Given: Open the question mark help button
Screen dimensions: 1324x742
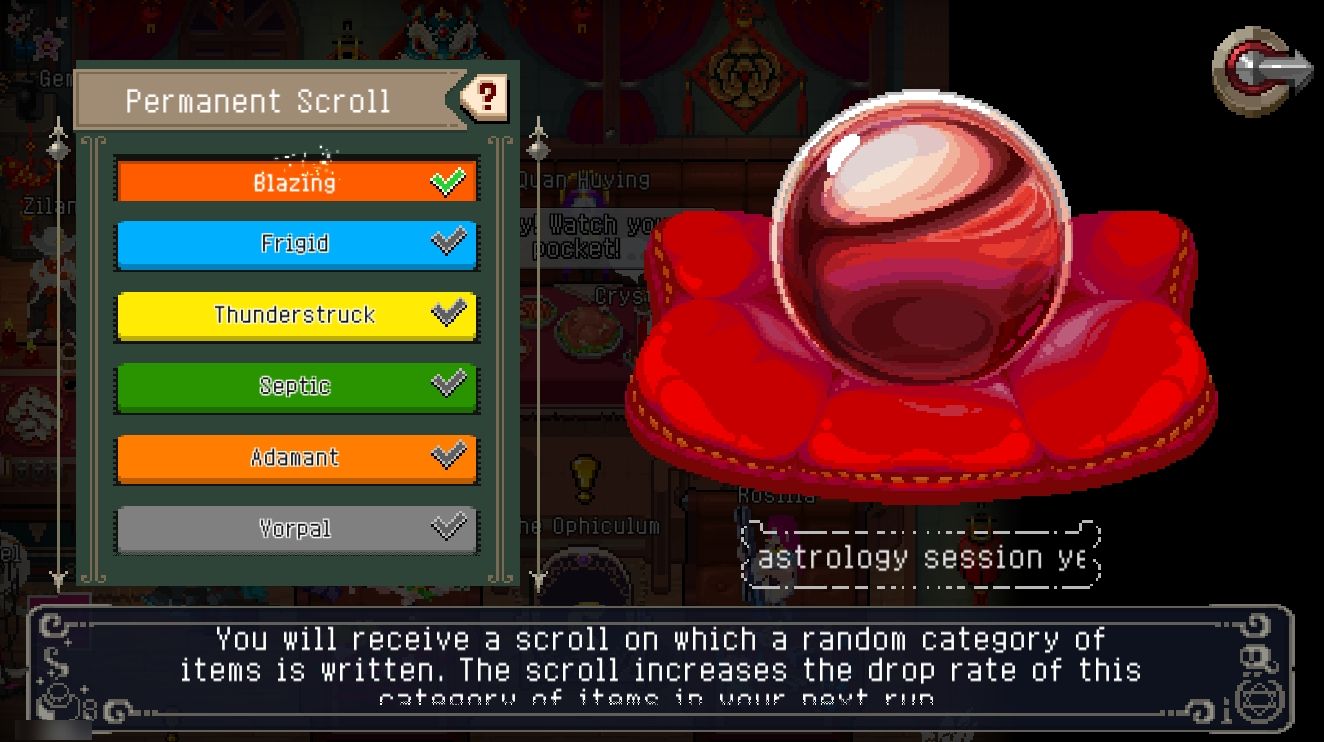Looking at the screenshot, I should coord(487,97).
